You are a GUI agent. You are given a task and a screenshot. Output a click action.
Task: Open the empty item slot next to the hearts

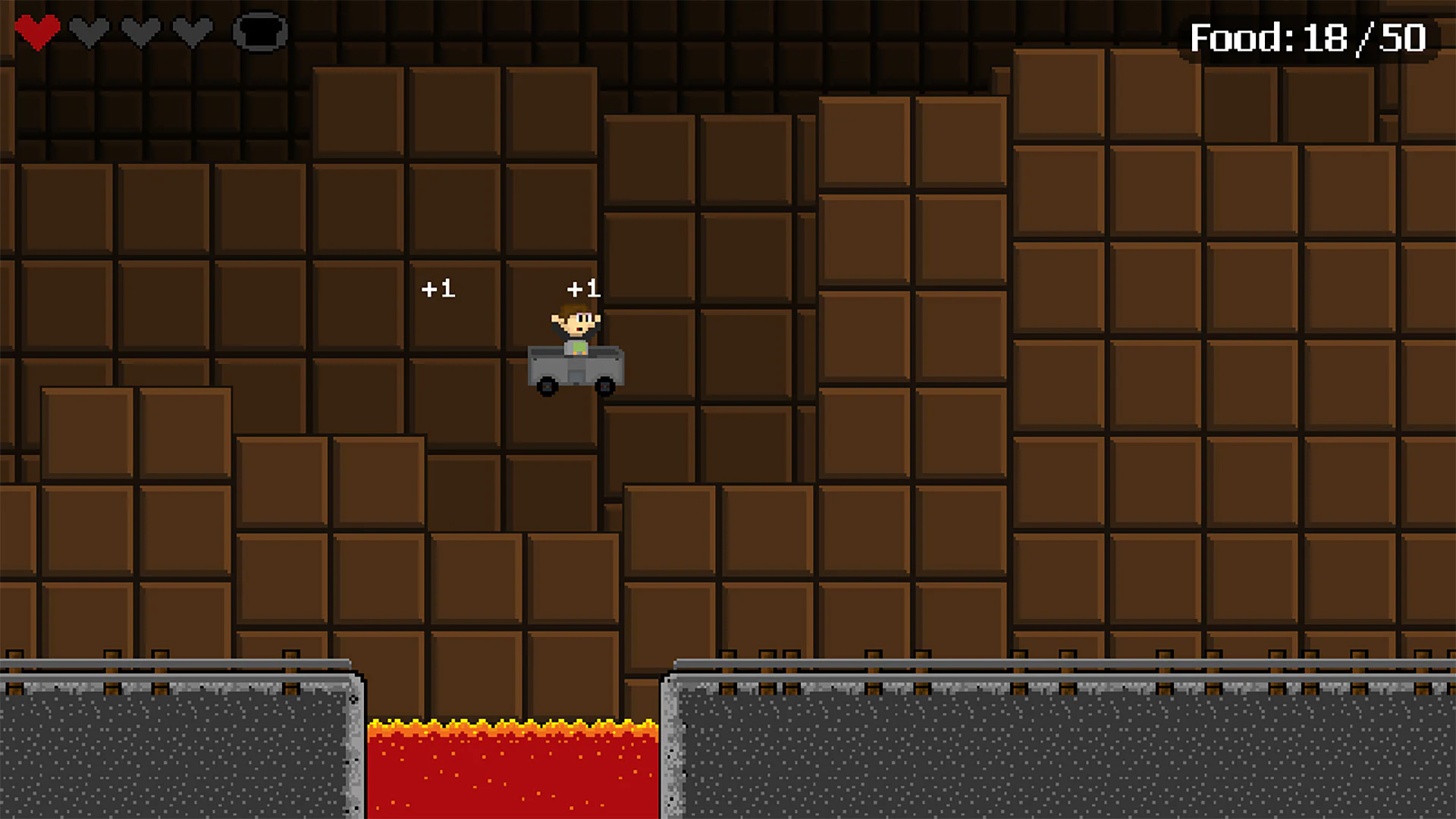[x=263, y=32]
